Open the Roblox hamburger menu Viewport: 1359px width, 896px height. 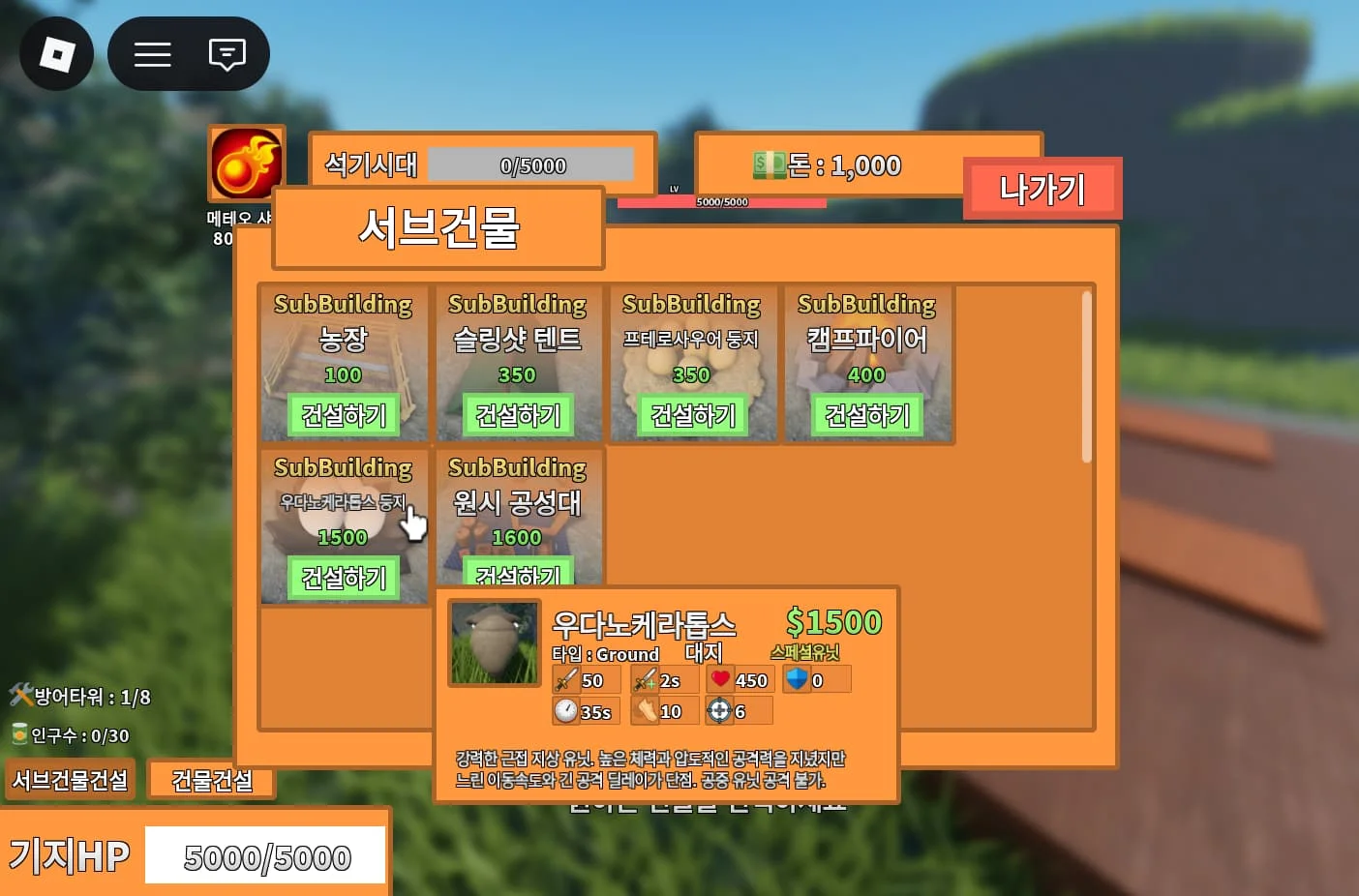tap(152, 54)
